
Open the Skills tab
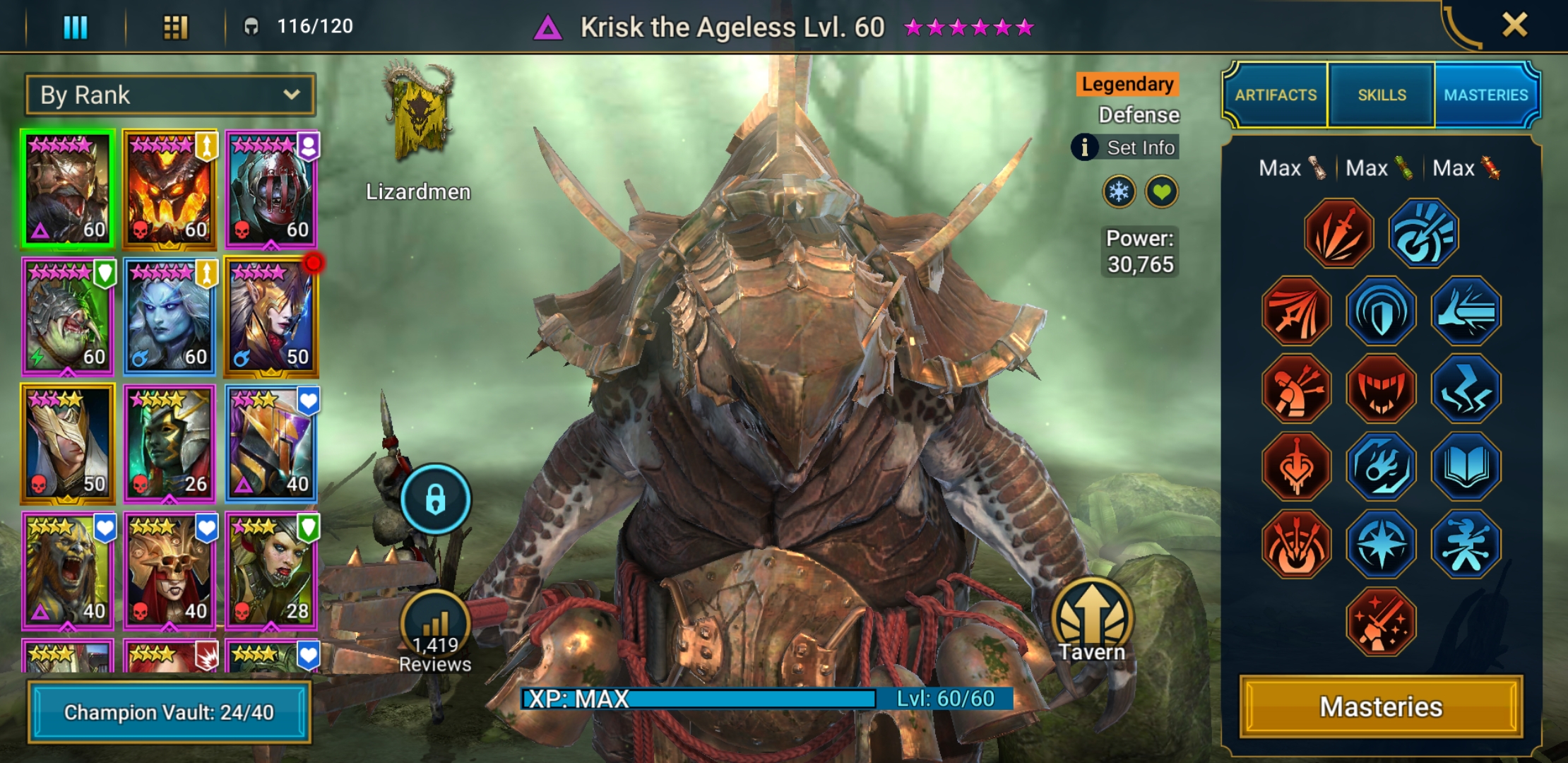[1382, 95]
